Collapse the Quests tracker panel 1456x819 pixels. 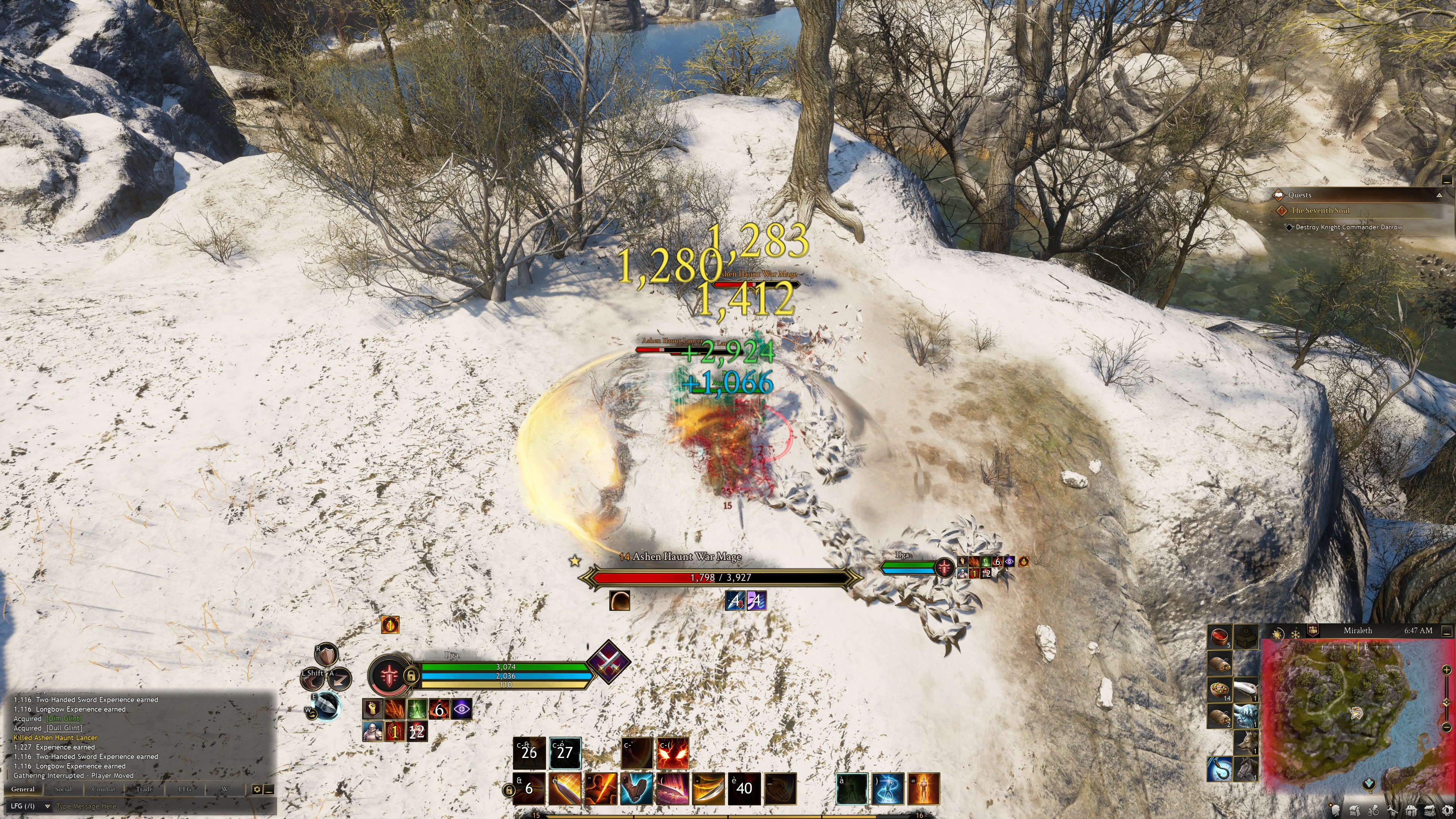point(1439,195)
